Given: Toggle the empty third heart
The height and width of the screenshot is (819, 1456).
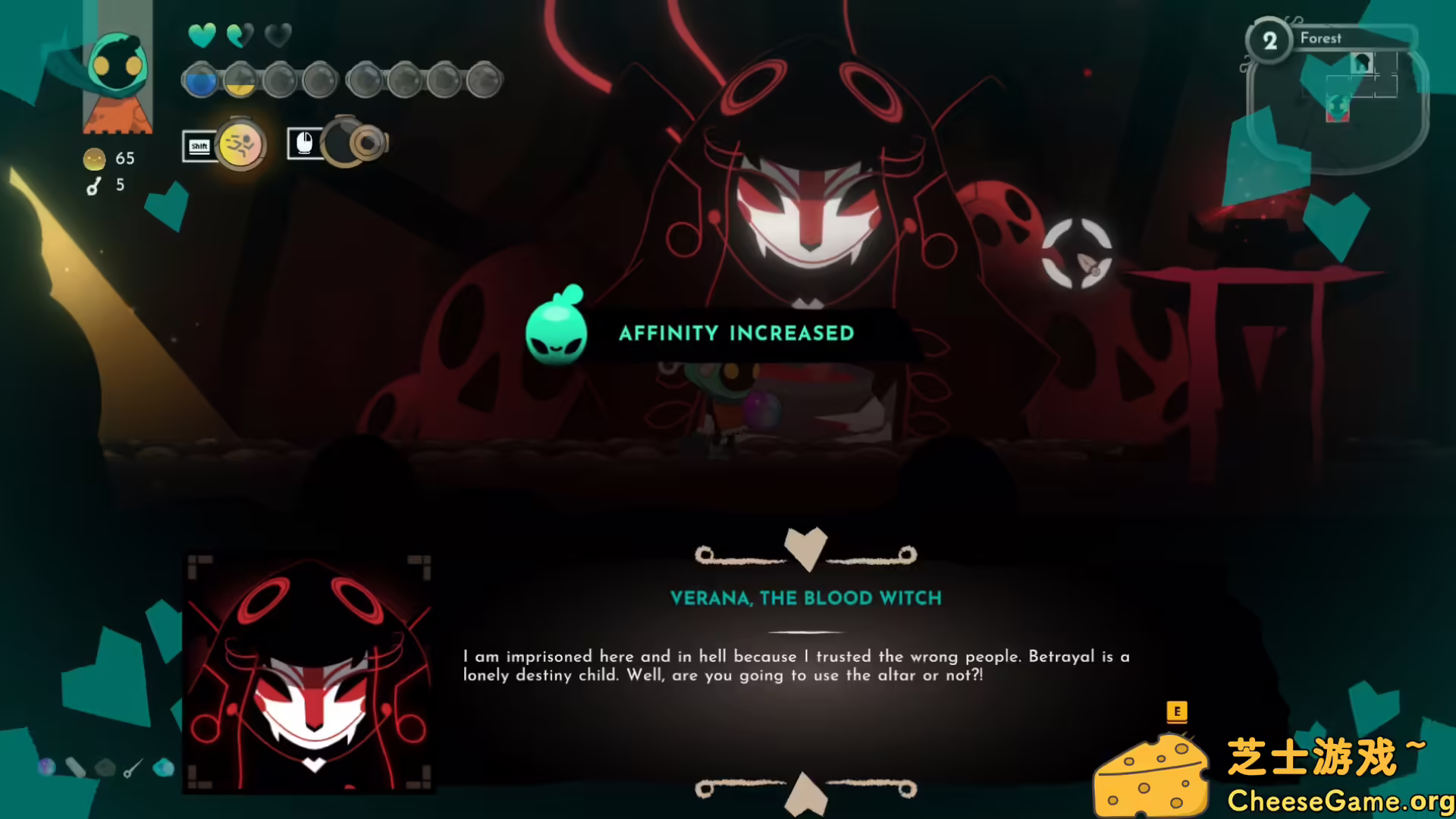Looking at the screenshot, I should pyautogui.click(x=277, y=36).
